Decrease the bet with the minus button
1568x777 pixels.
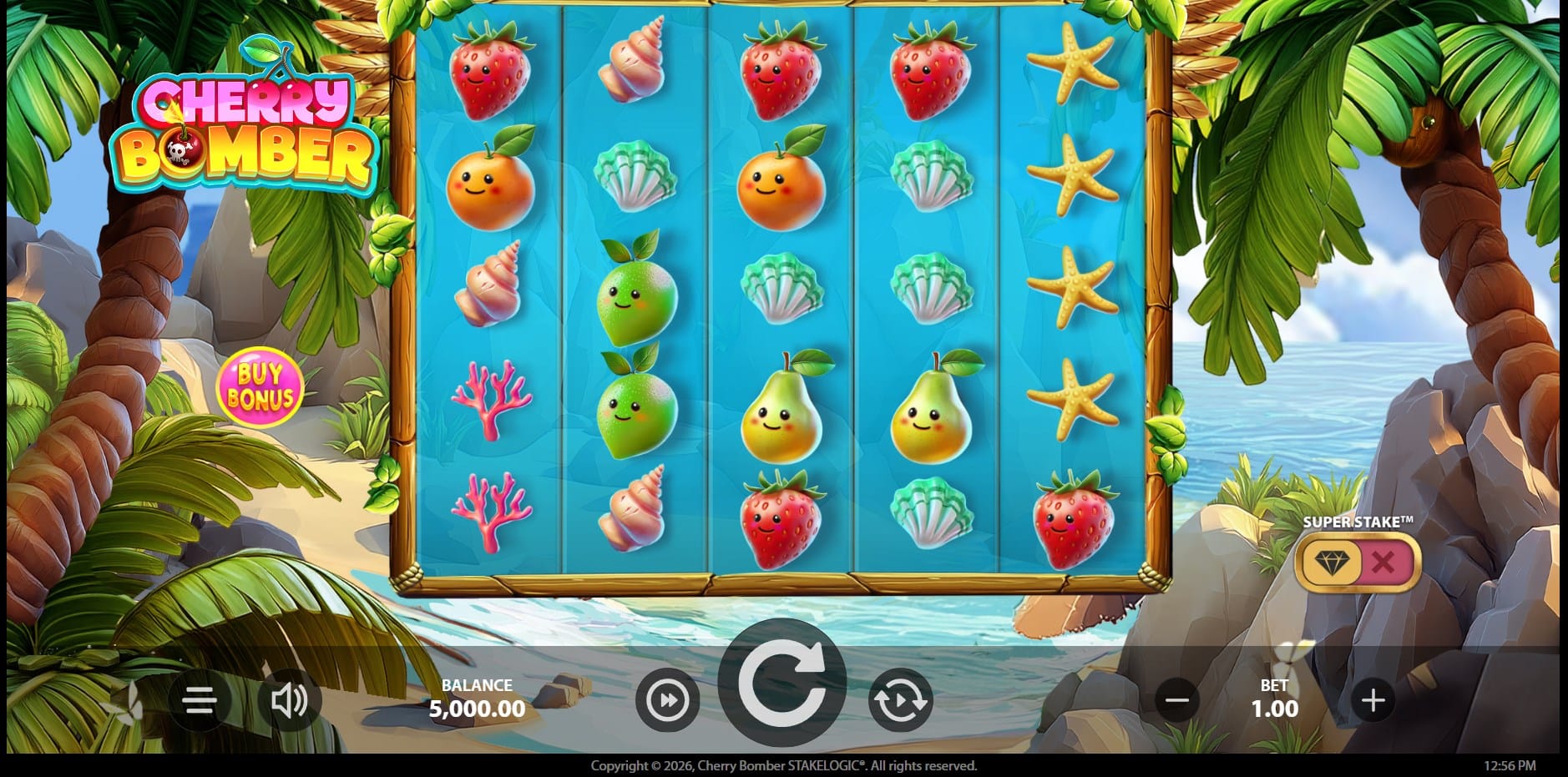(1177, 700)
